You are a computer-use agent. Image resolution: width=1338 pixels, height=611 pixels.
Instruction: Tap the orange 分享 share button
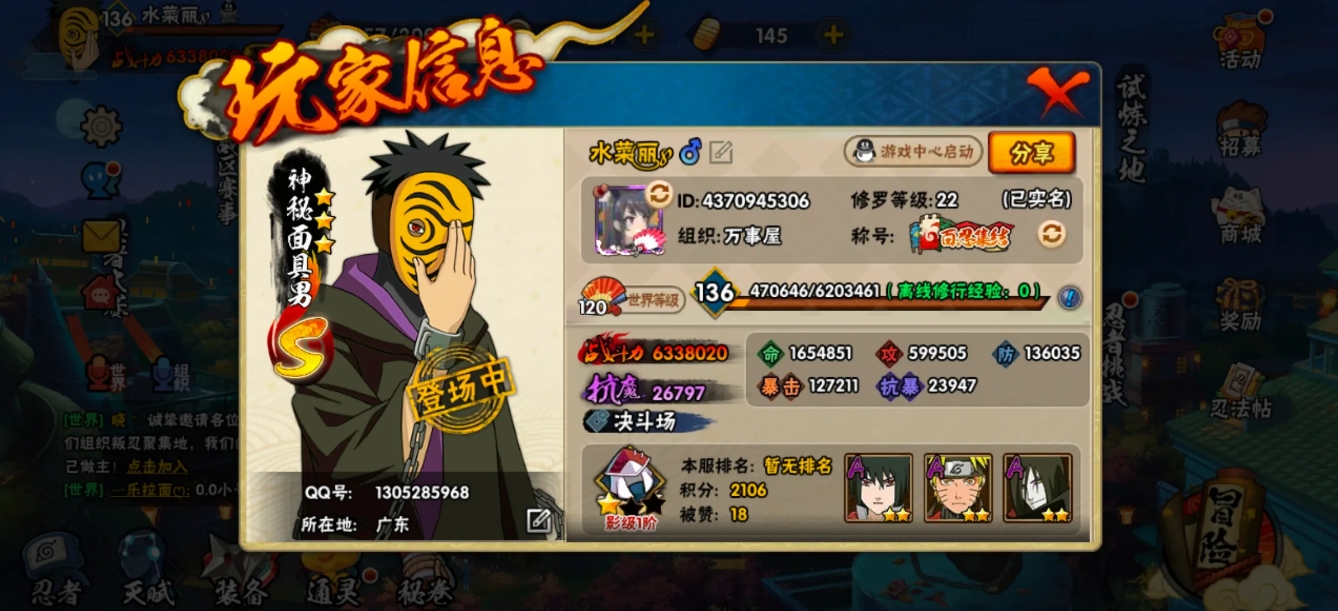[1031, 153]
